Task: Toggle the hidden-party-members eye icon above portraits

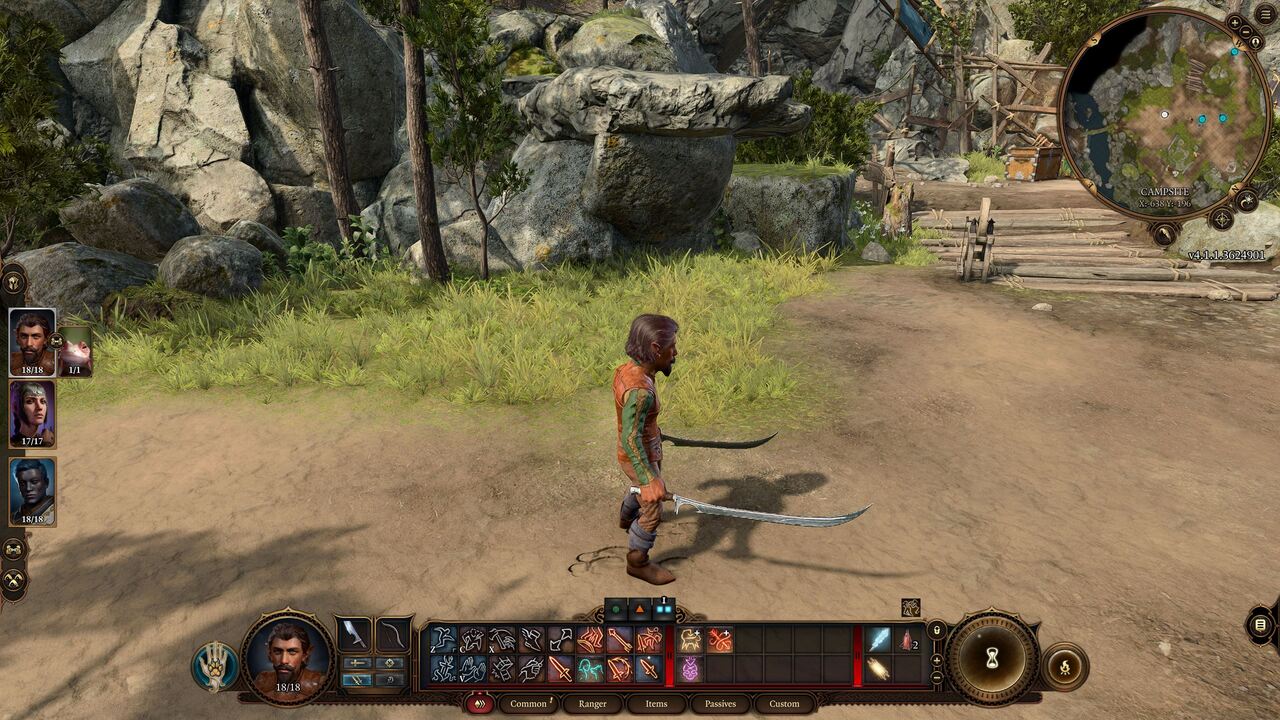Action: (14, 281)
